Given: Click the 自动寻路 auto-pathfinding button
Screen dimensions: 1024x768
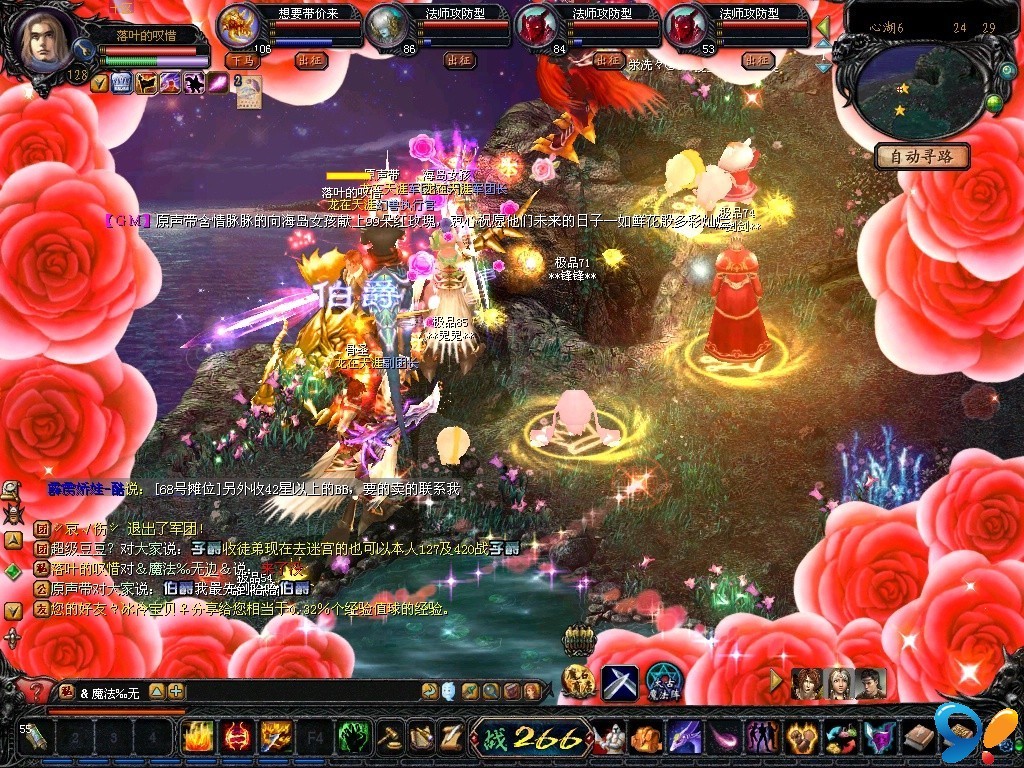Looking at the screenshot, I should click(x=922, y=157).
